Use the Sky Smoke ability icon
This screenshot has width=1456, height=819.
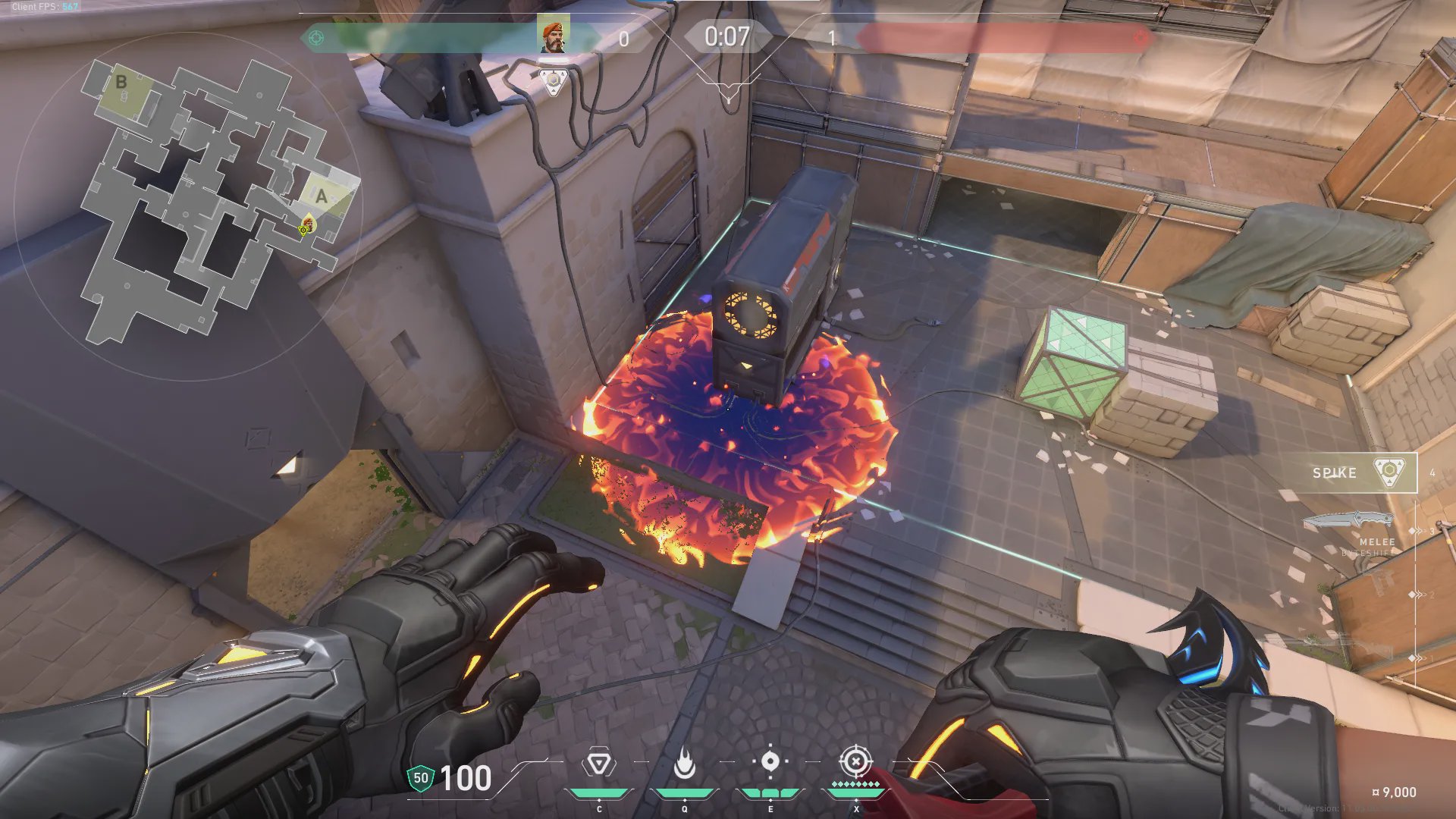770,761
